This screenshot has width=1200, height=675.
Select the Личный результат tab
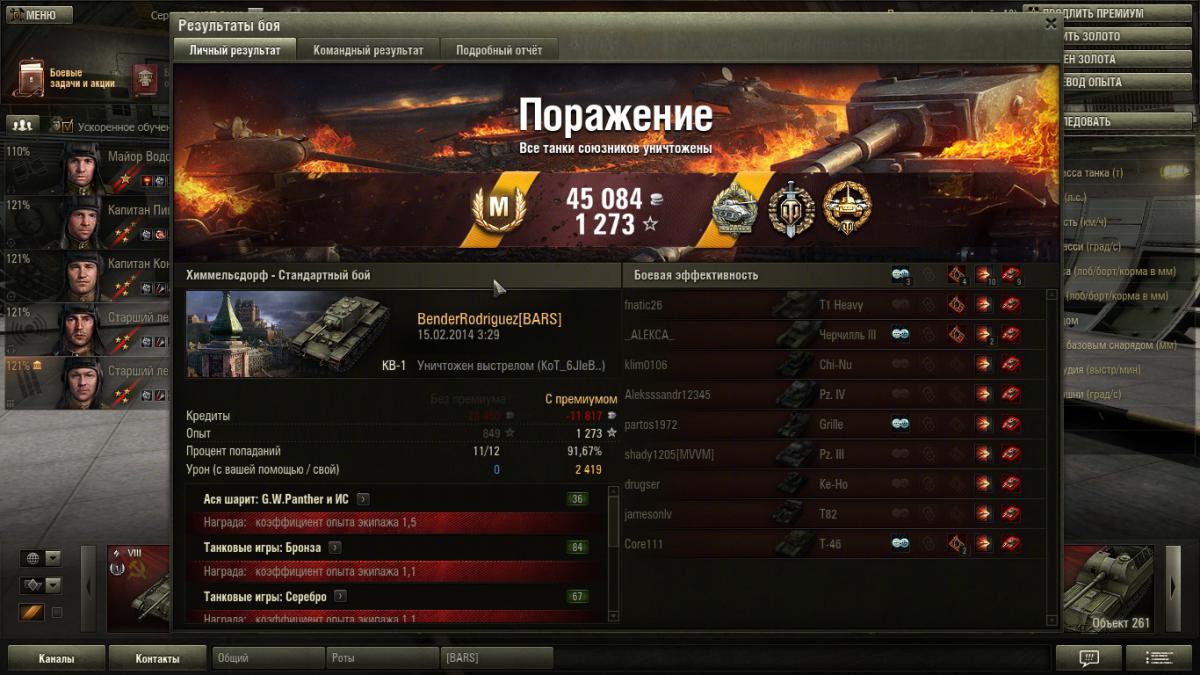coord(235,50)
